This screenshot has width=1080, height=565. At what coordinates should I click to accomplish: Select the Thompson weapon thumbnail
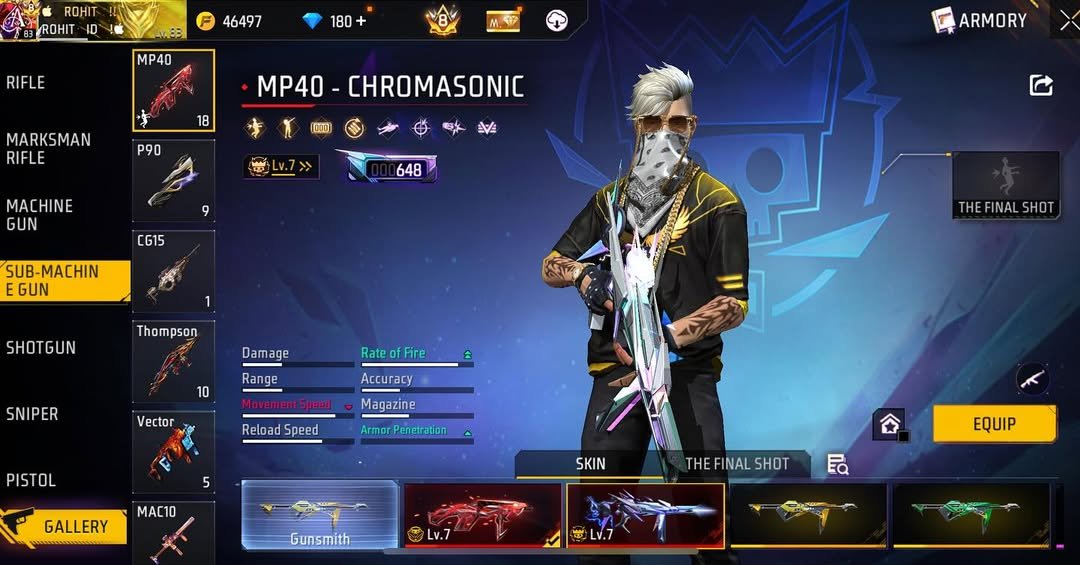pyautogui.click(x=174, y=361)
